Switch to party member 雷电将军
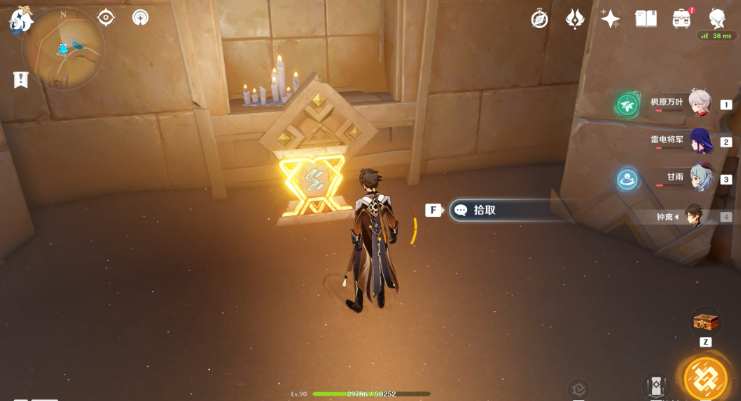Viewport: 741px width, 401px height. click(x=699, y=141)
